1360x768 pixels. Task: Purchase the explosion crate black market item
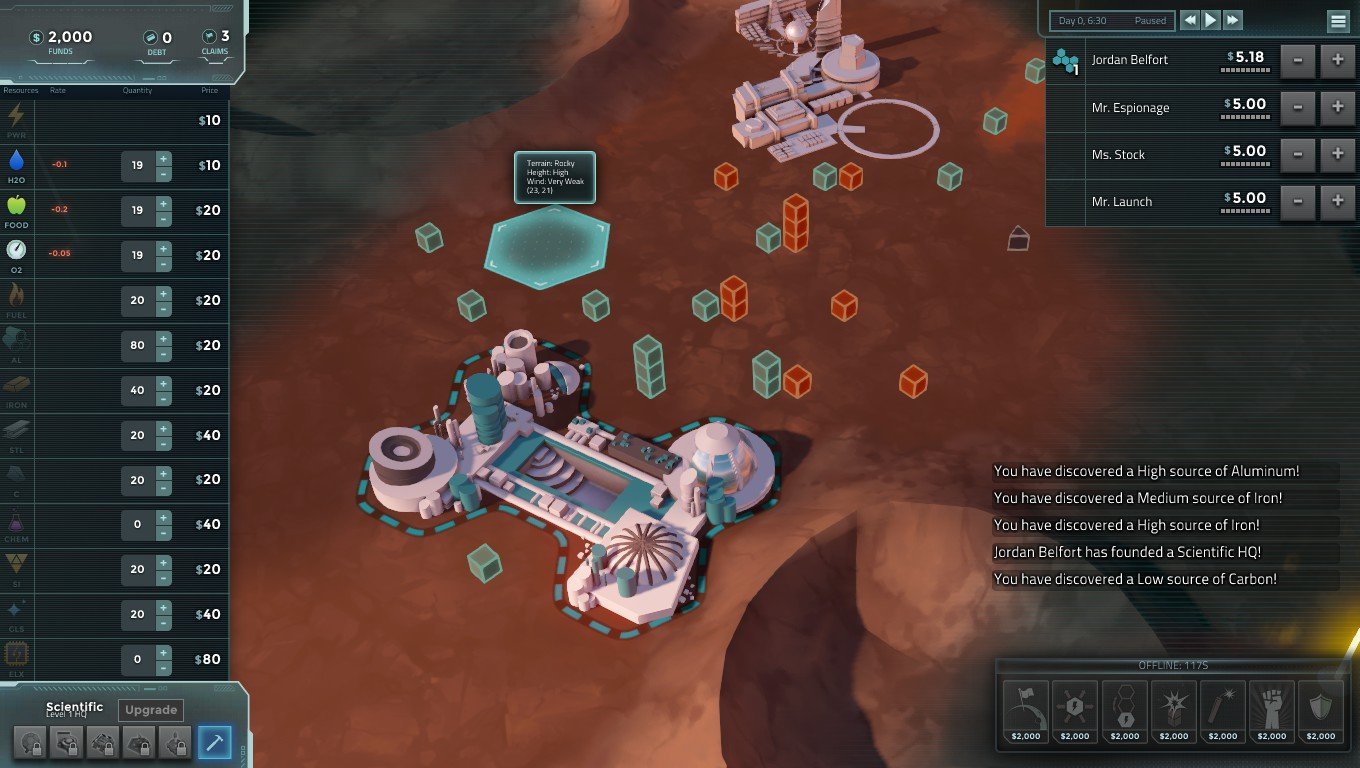[x=1173, y=712]
